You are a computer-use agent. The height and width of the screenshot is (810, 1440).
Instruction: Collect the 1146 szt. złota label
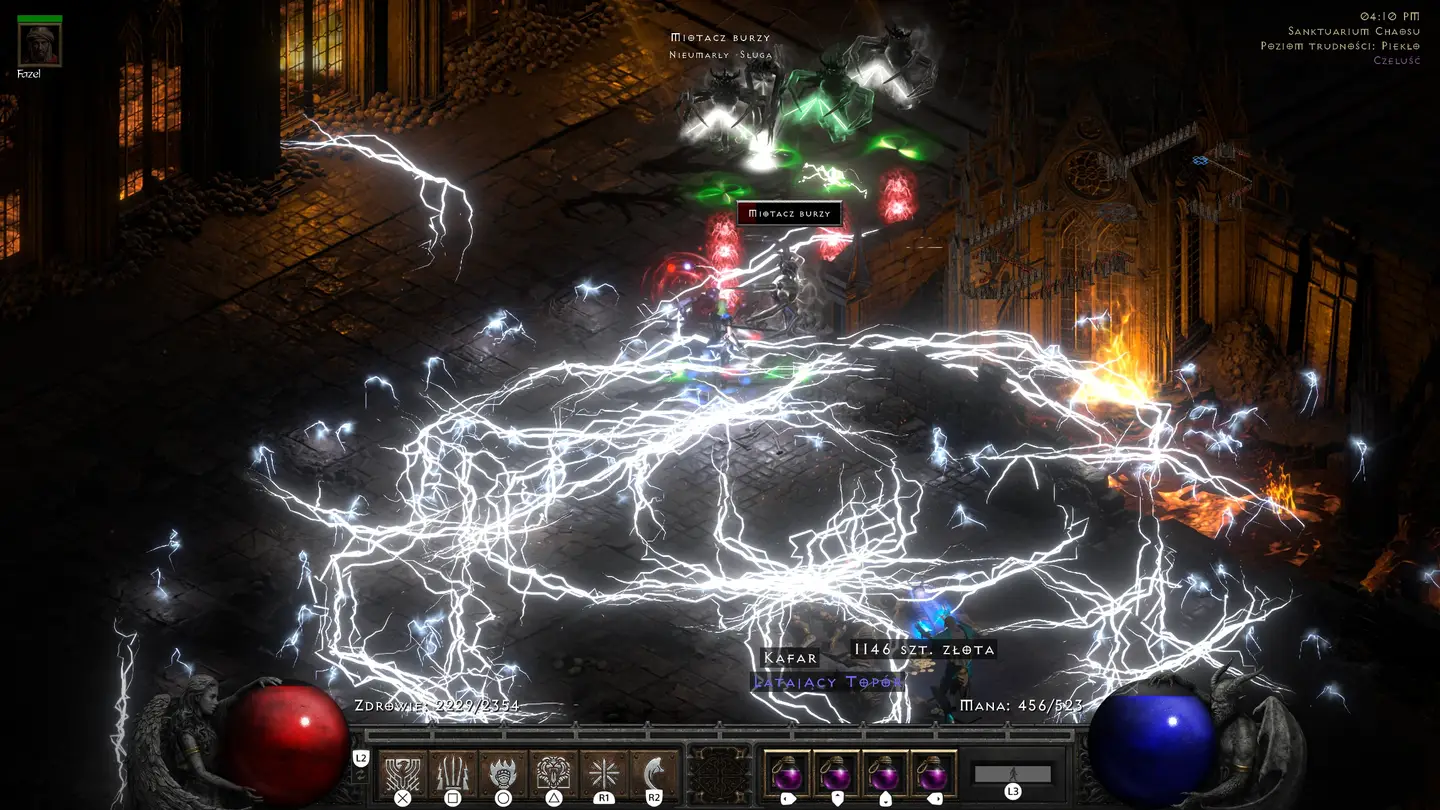pyautogui.click(x=924, y=650)
